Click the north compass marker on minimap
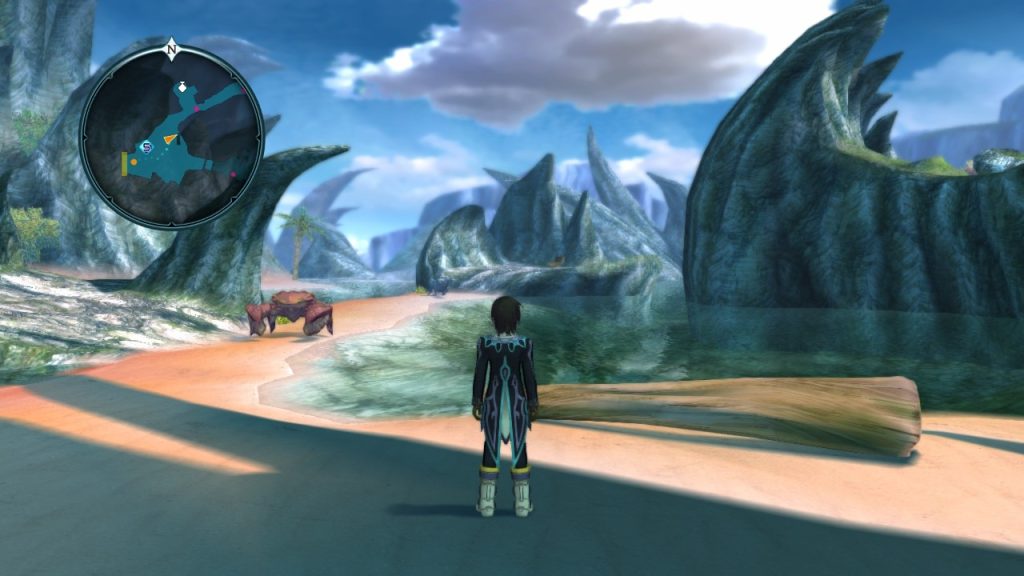 [x=172, y=47]
